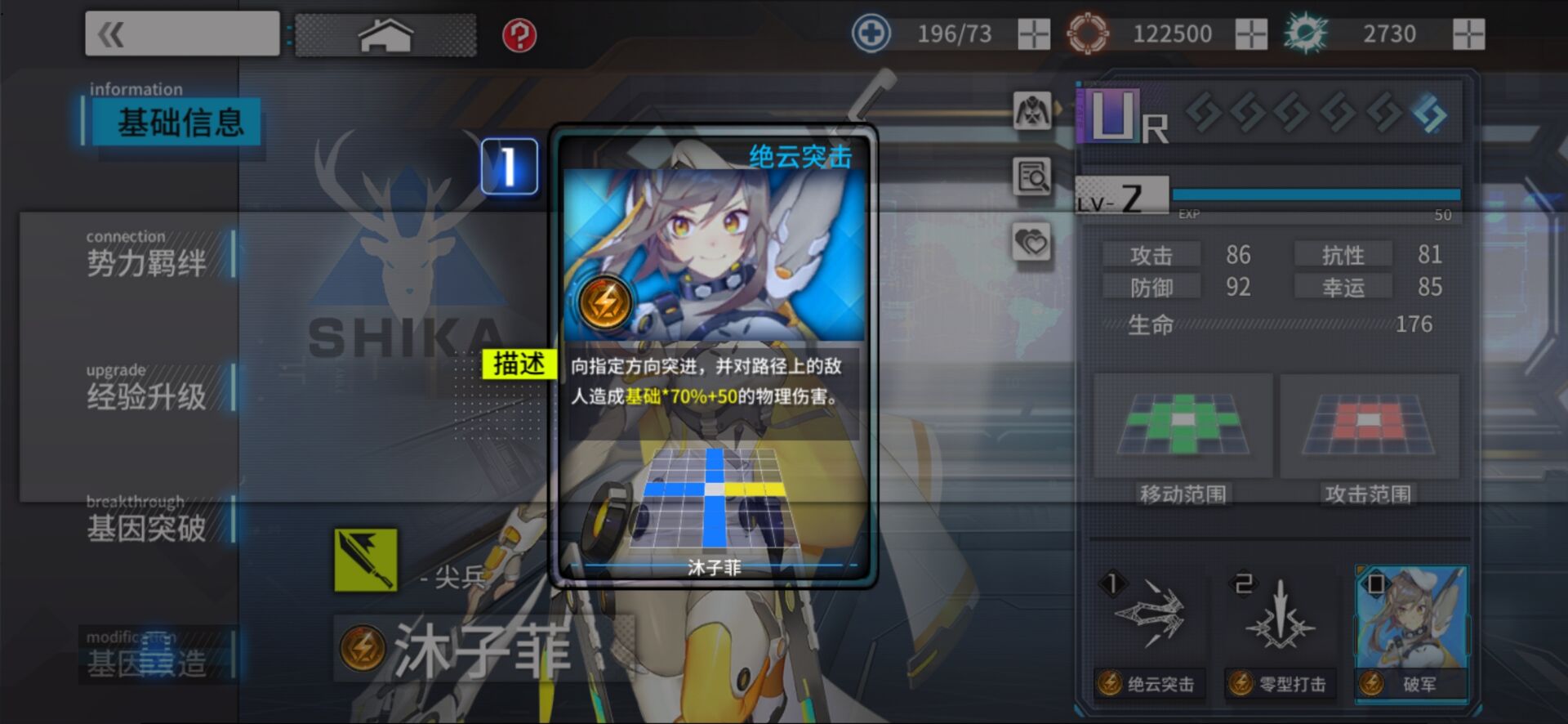Add more gear currency beside 2730
1568x724 pixels.
[1468, 34]
